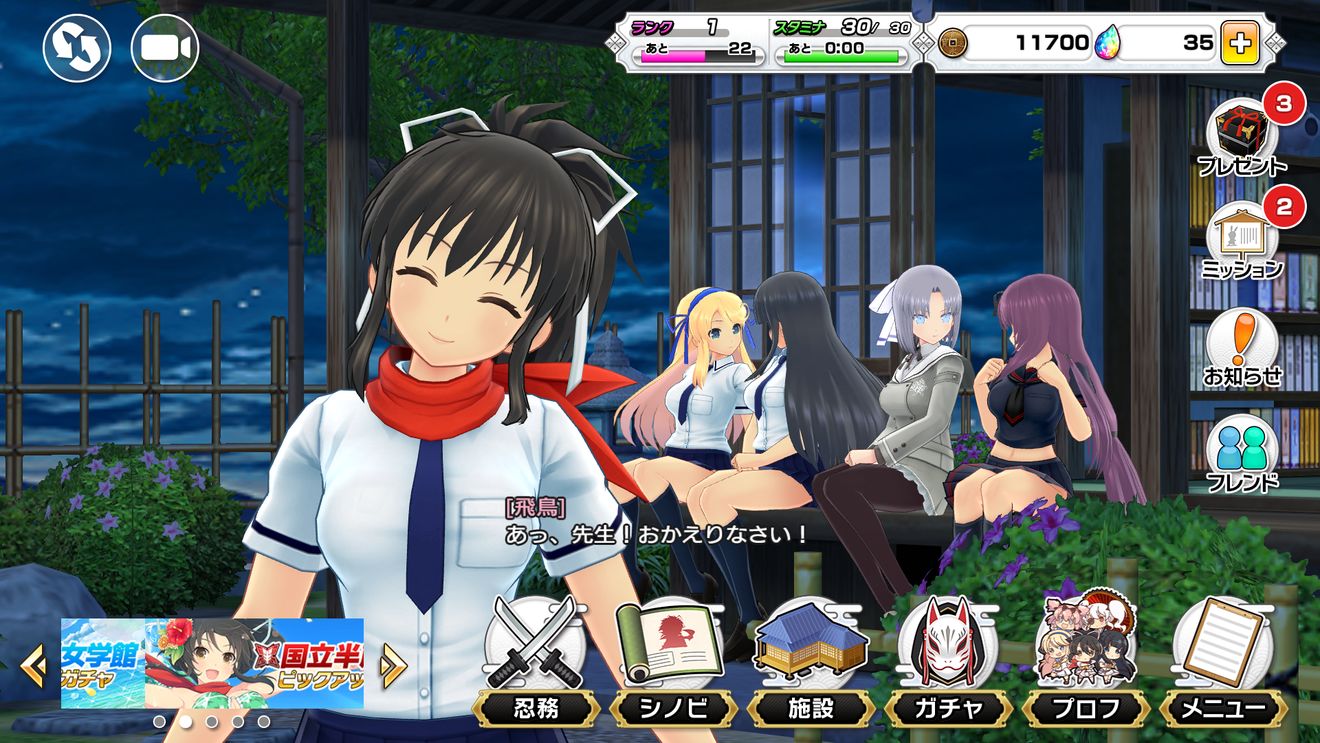Viewport: 1320px width, 743px height.
Task: Show the next banner with right arrow
Action: [x=392, y=664]
